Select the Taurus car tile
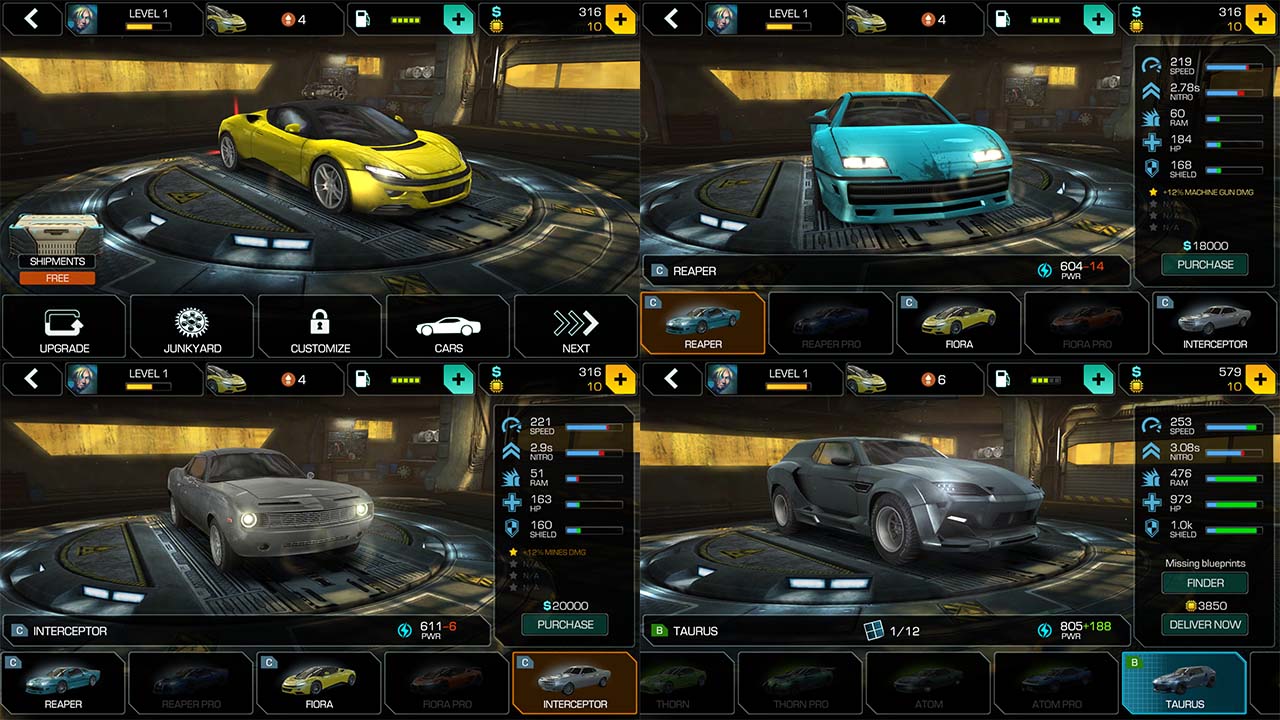Screen dimensions: 1280x720 pyautogui.click(x=1184, y=683)
